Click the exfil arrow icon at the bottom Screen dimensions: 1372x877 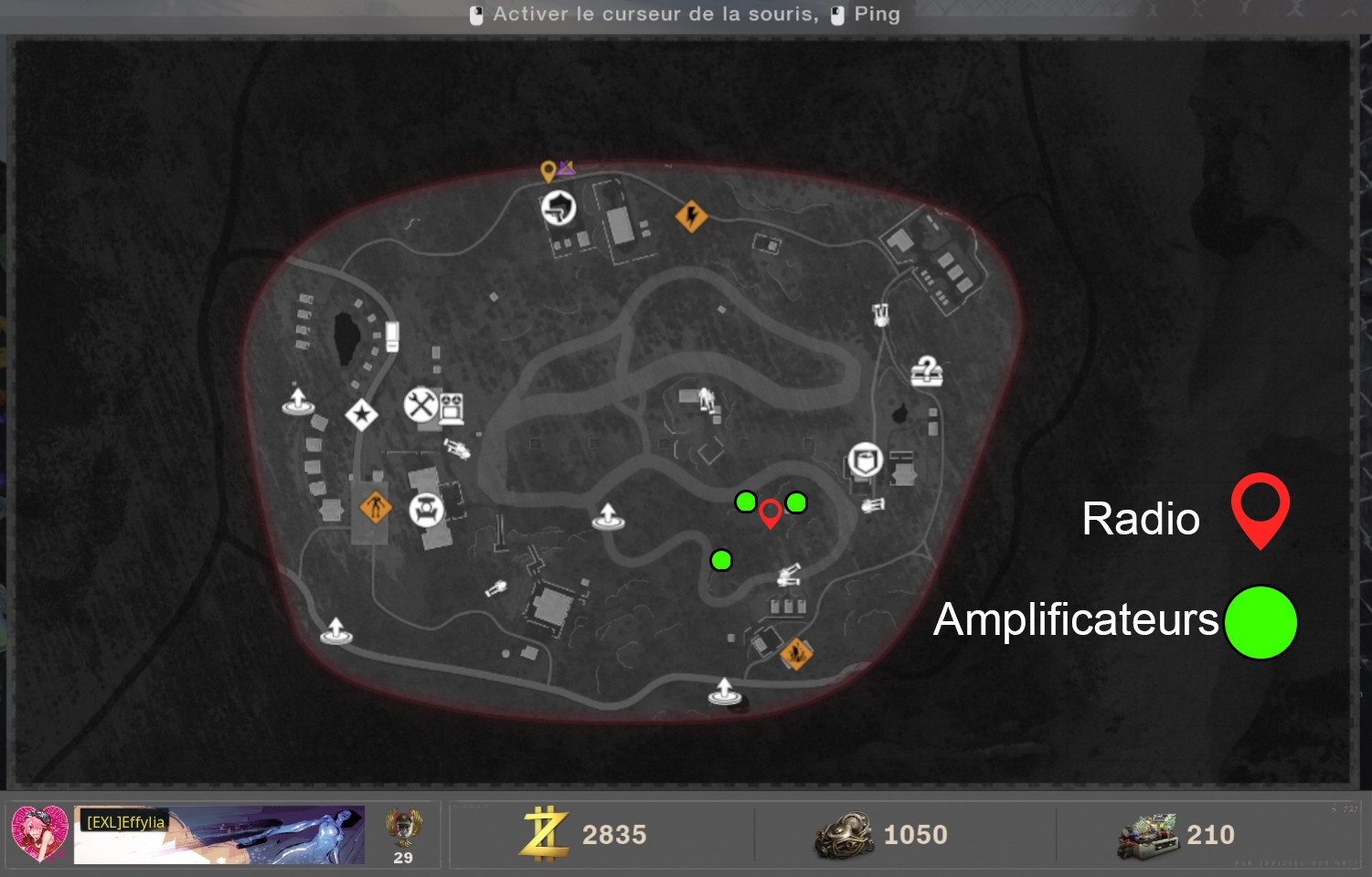pyautogui.click(x=725, y=692)
